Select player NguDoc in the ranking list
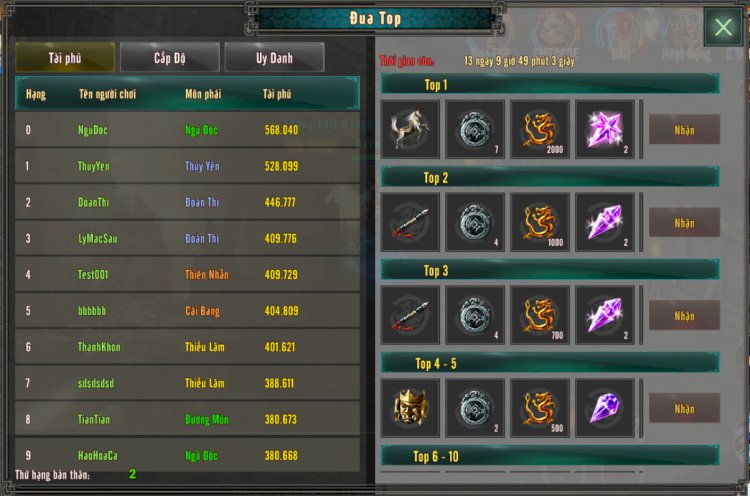This screenshot has width=750, height=496. [x=186, y=130]
